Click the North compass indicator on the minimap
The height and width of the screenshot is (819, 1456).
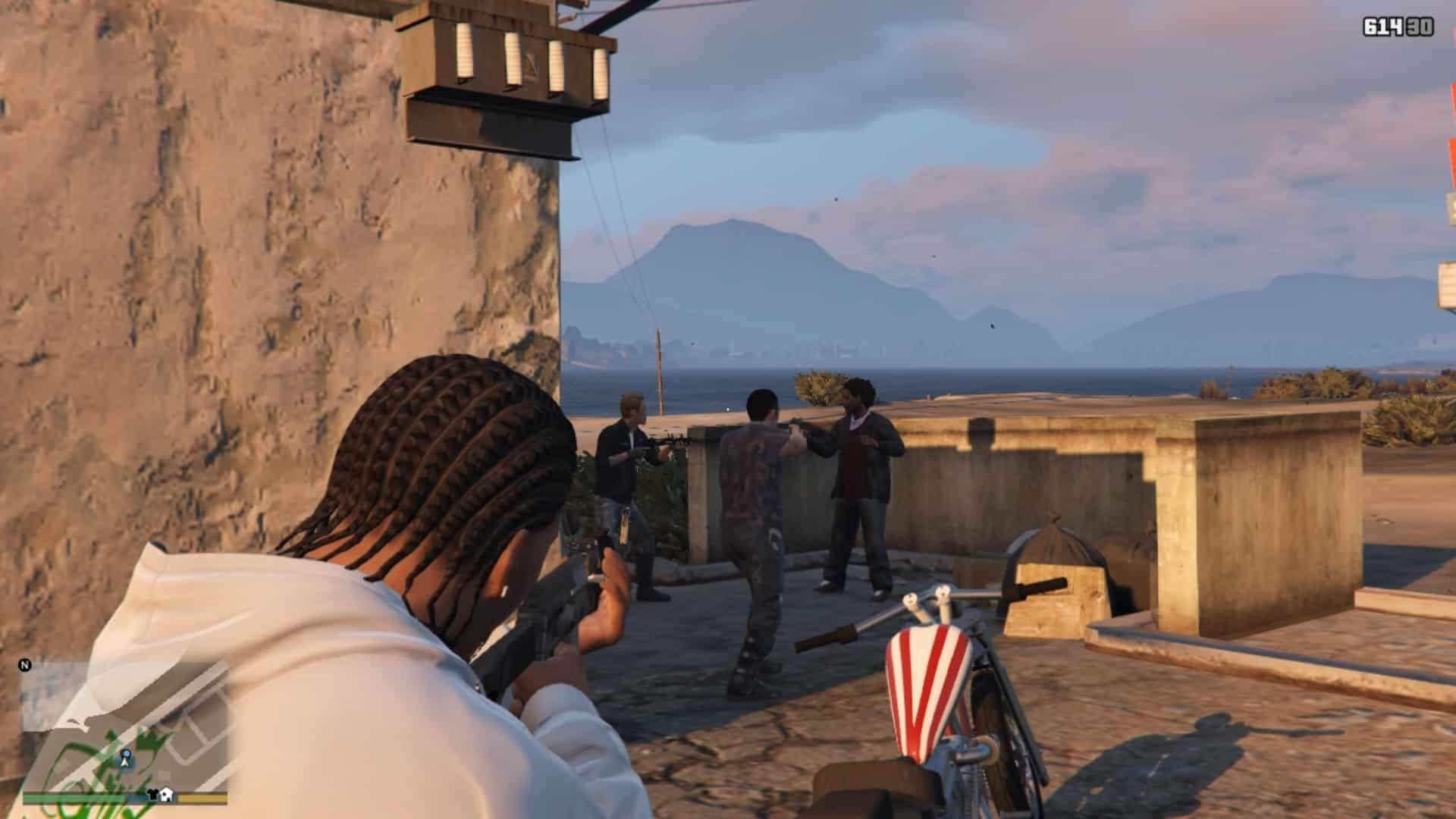tap(25, 665)
